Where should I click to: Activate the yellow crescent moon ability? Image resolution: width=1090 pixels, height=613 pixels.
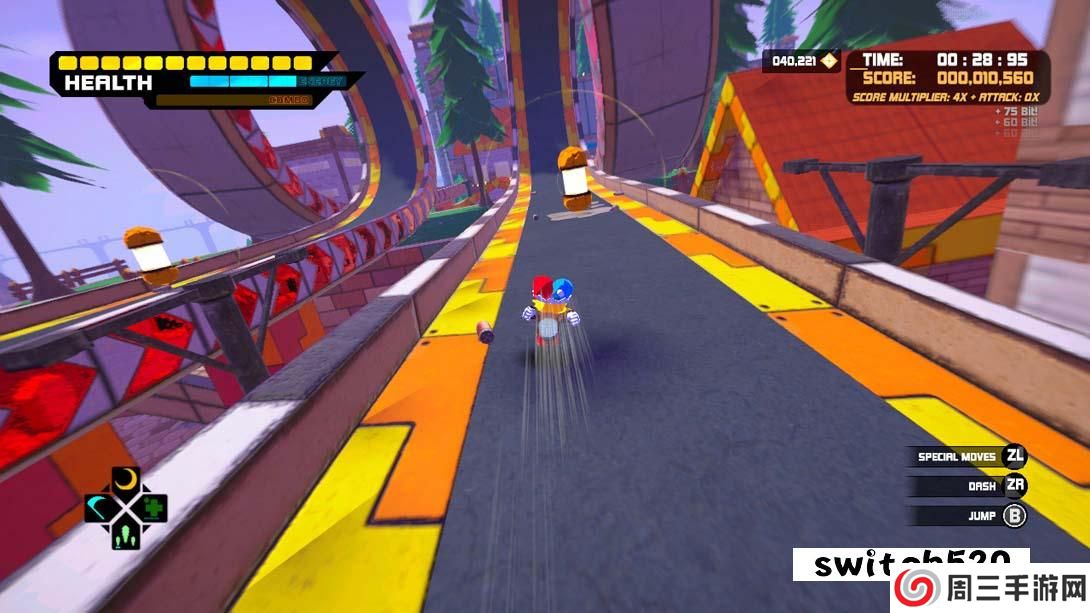[125, 481]
